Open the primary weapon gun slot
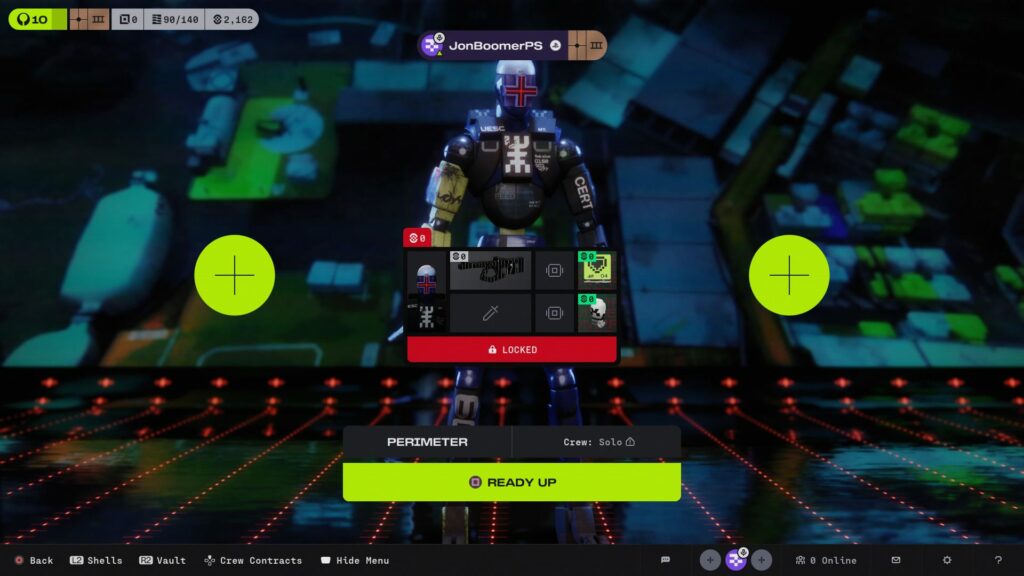 (x=488, y=270)
